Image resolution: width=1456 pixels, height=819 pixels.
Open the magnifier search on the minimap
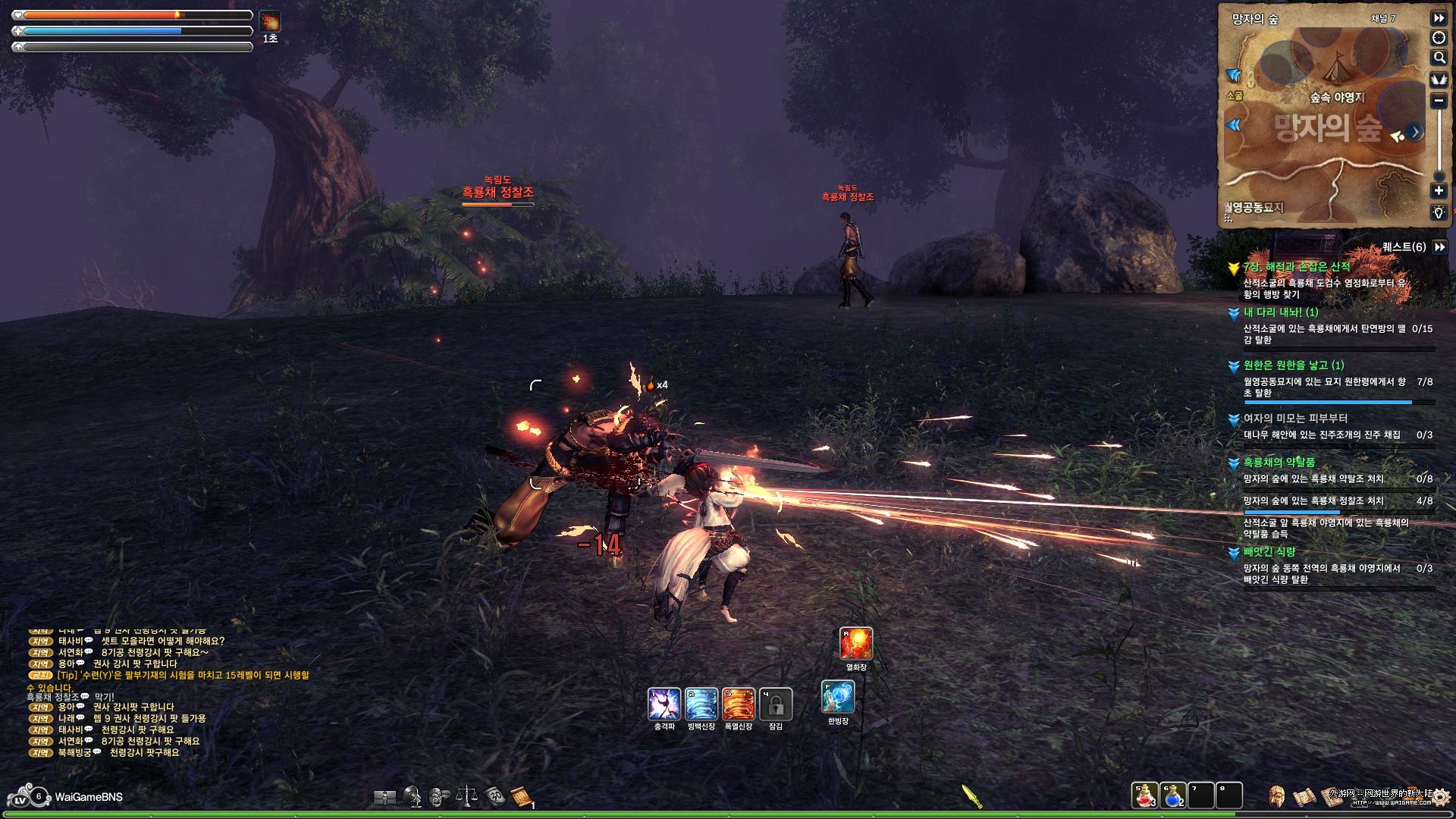point(1439,58)
